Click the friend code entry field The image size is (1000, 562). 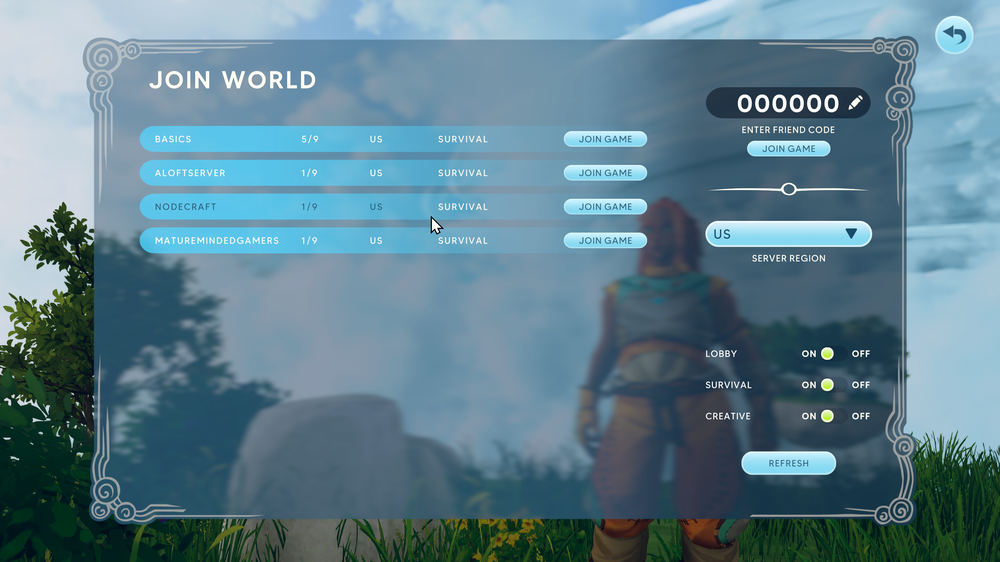(787, 103)
